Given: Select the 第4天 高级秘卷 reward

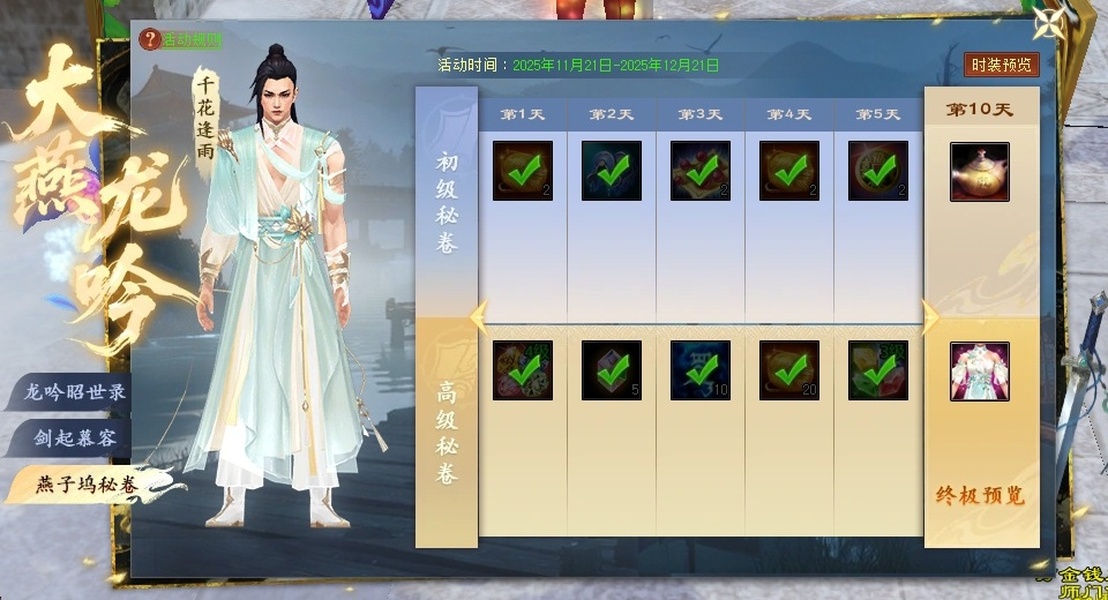Looking at the screenshot, I should coord(789,370).
